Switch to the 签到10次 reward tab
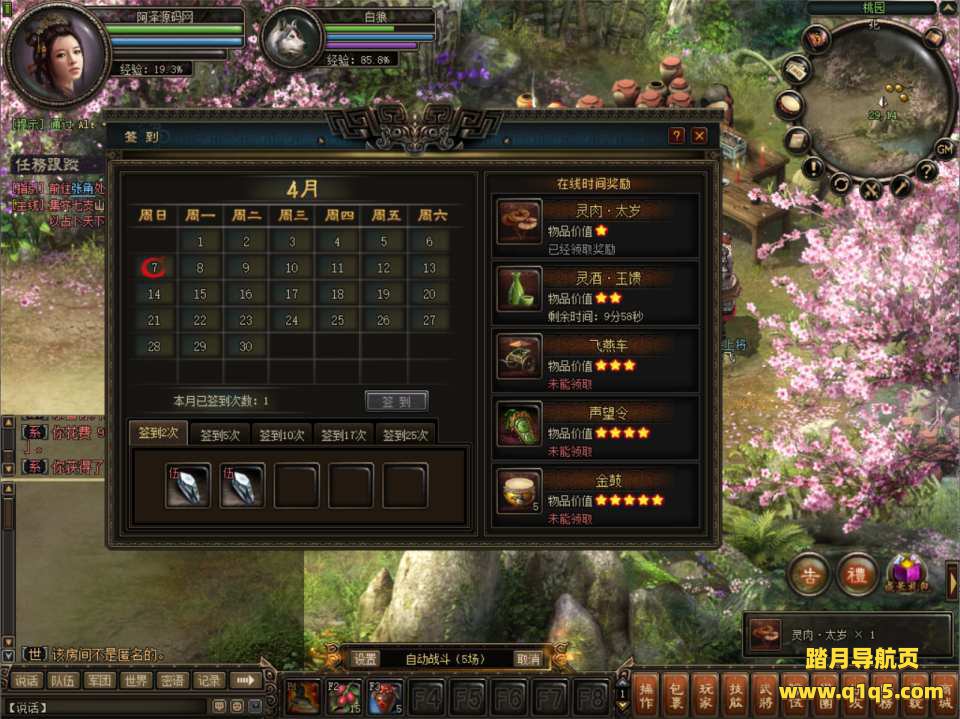Image resolution: width=960 pixels, height=719 pixels. [x=280, y=435]
